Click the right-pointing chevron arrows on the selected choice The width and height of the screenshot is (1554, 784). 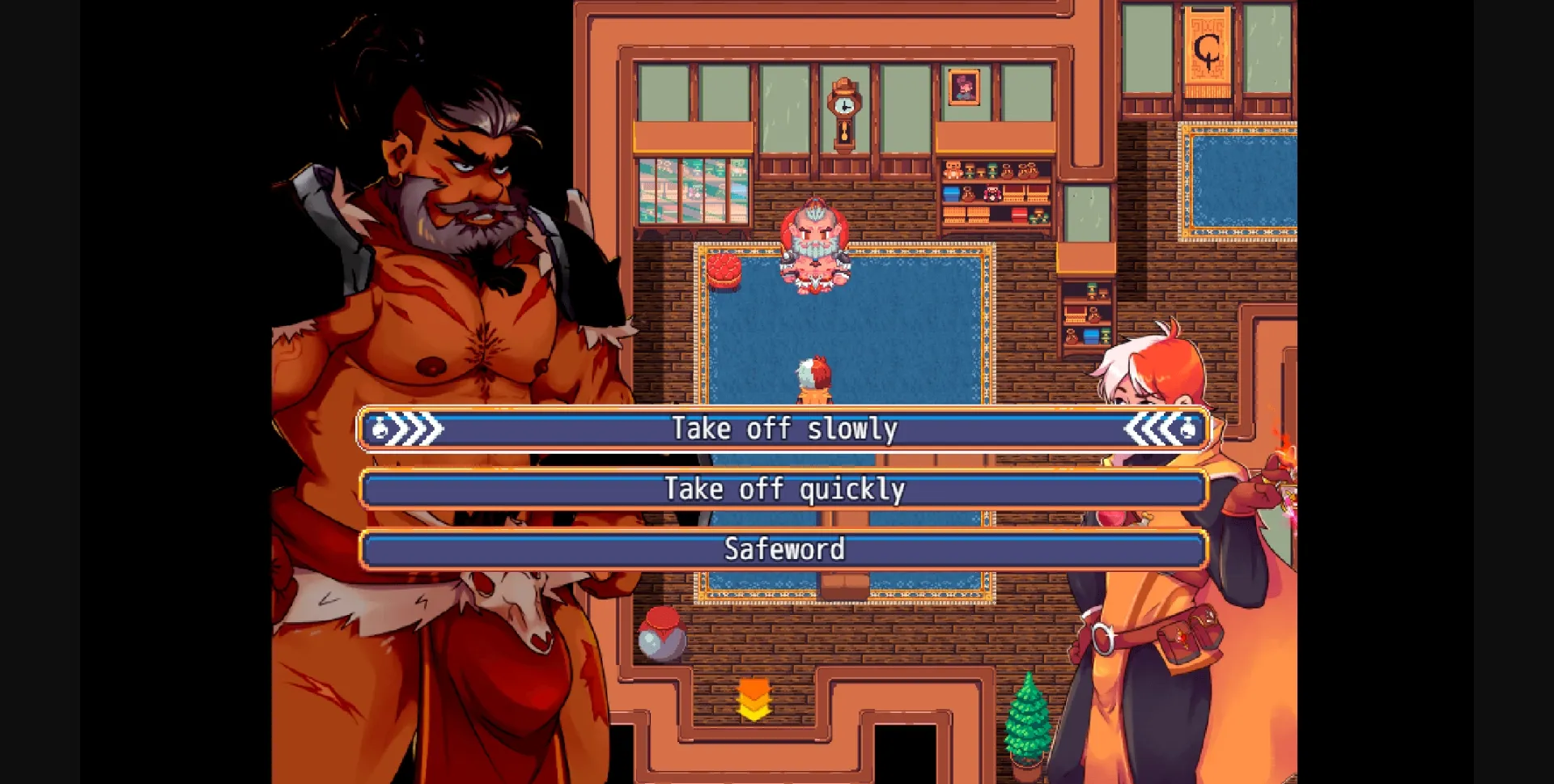pos(409,428)
